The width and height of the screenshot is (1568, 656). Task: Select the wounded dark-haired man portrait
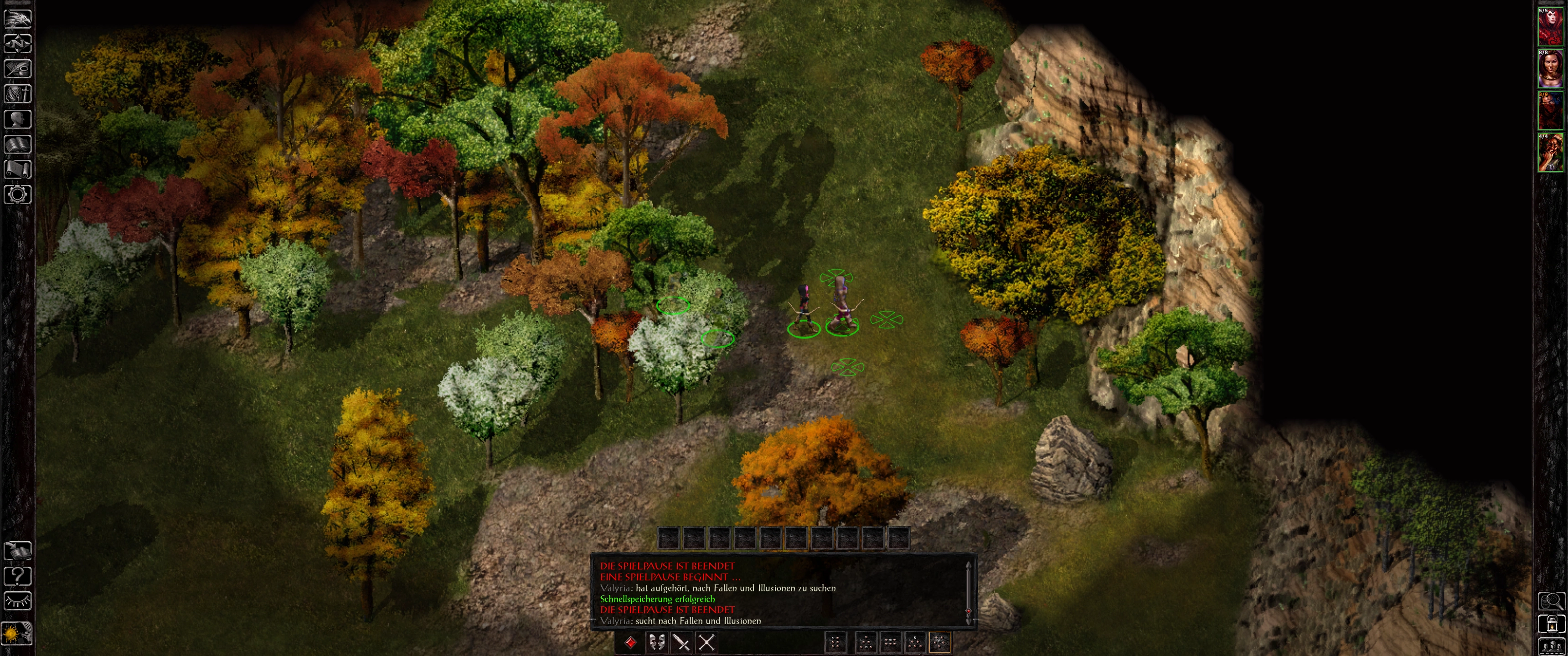pos(1550,111)
